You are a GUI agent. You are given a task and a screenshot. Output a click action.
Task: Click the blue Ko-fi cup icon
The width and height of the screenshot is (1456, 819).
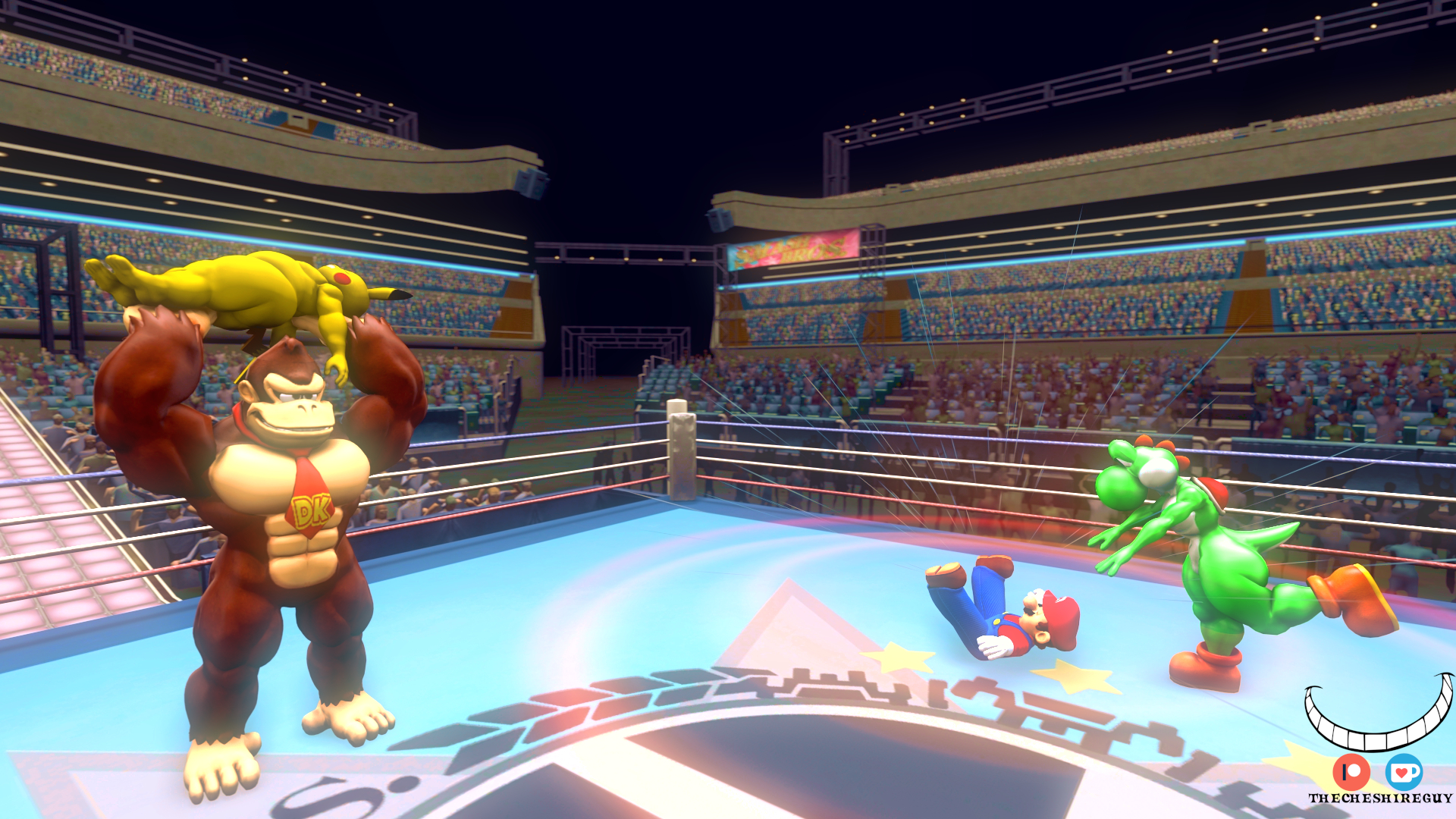click(1404, 772)
